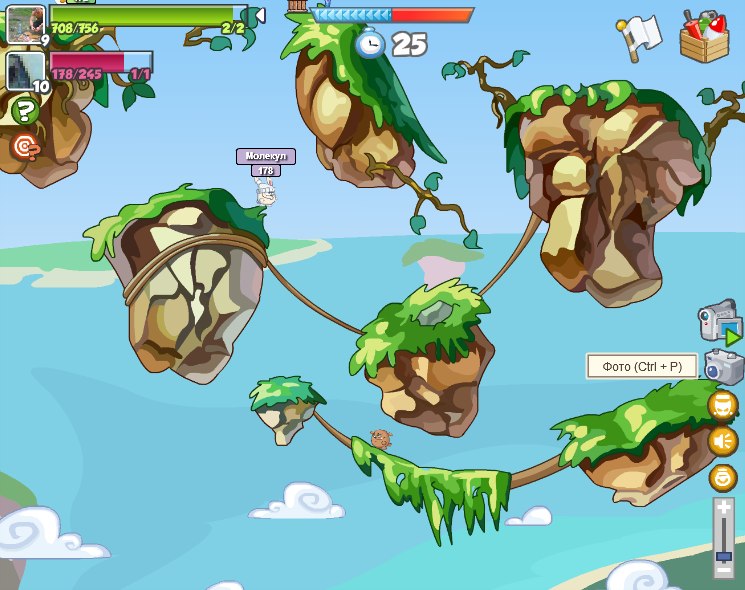The image size is (745, 590).
Task: Click the white surrender flag icon
Action: (x=640, y=36)
